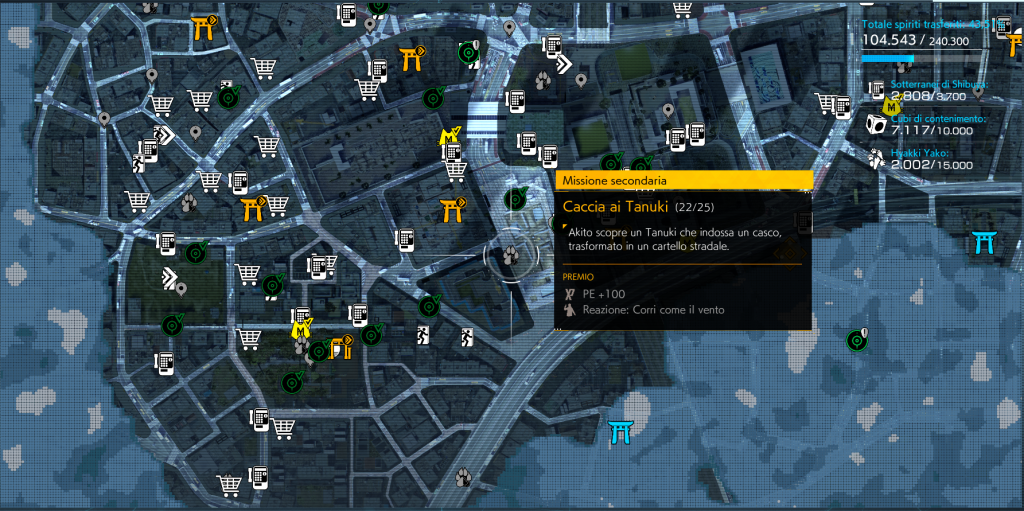Viewport: 1024px width, 511px height.
Task: Click the green marker with exclamation in the fog
Action: point(856,340)
